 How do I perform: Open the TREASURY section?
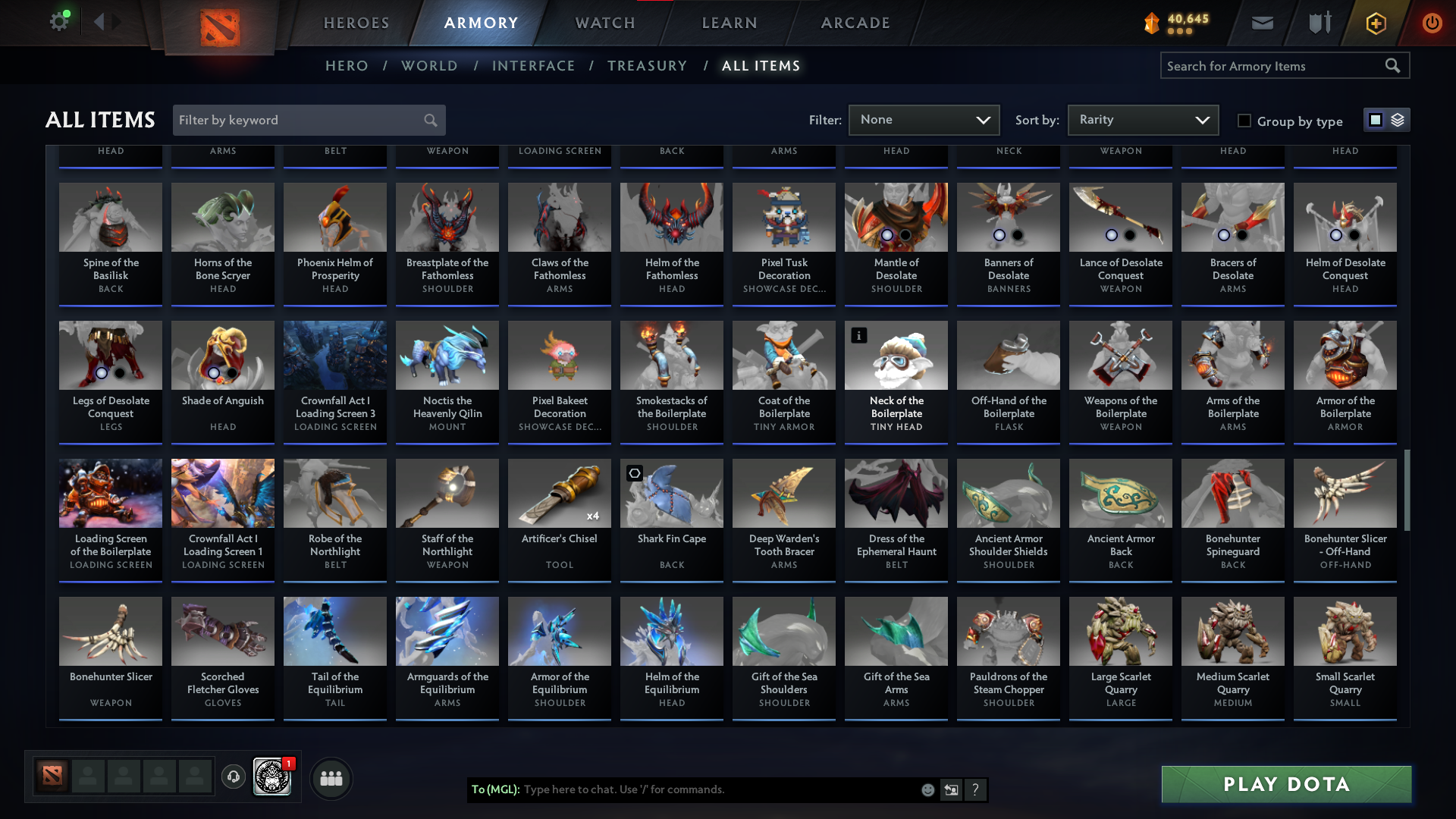coord(647,66)
